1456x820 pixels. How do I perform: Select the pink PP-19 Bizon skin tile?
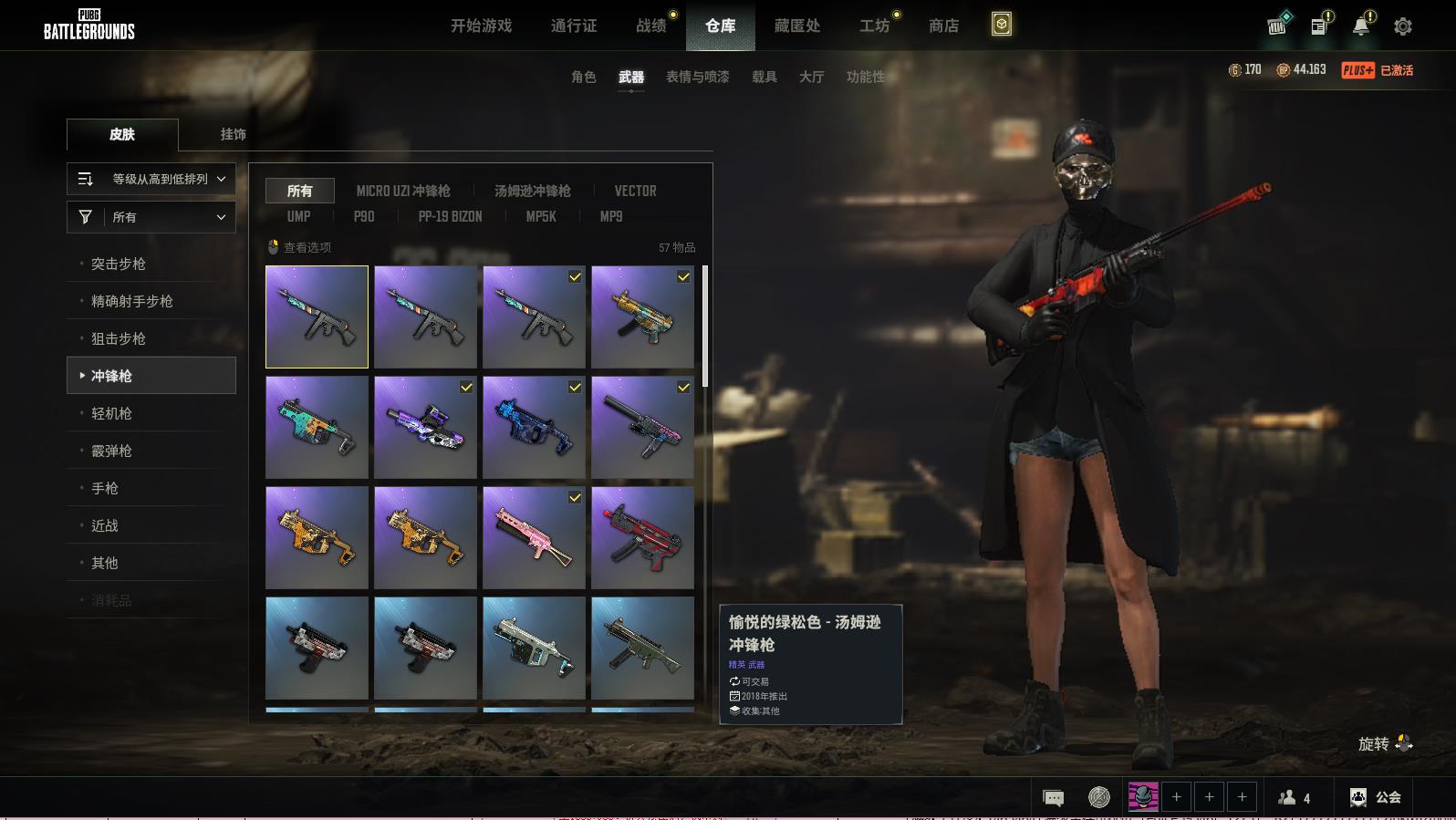(x=534, y=537)
